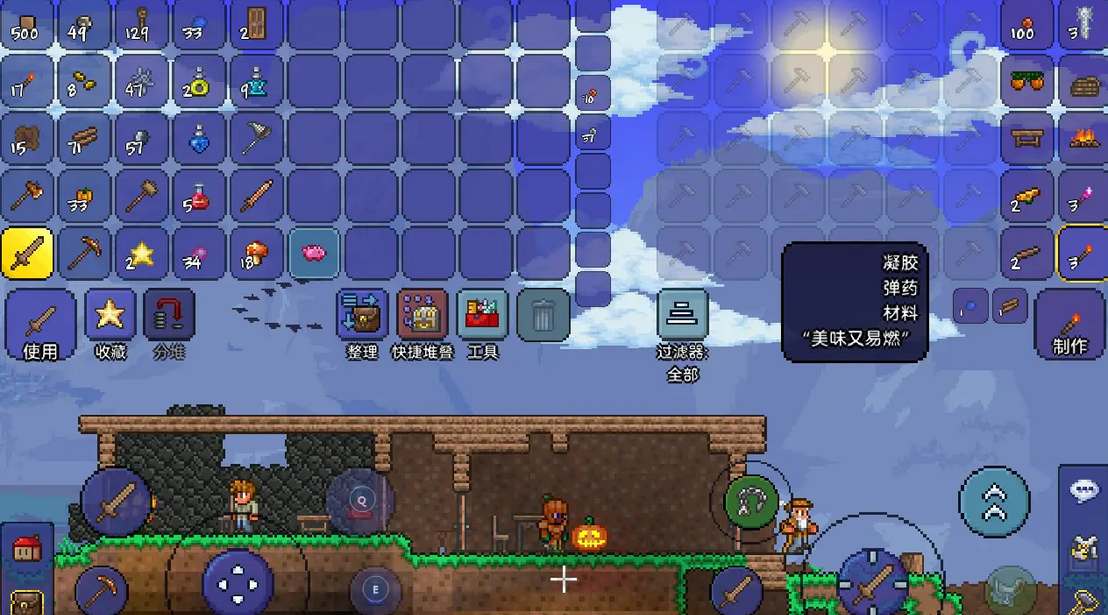Image resolution: width=1108 pixels, height=615 pixels.
Task: Pick the fallen star stack
Action: click(141, 252)
